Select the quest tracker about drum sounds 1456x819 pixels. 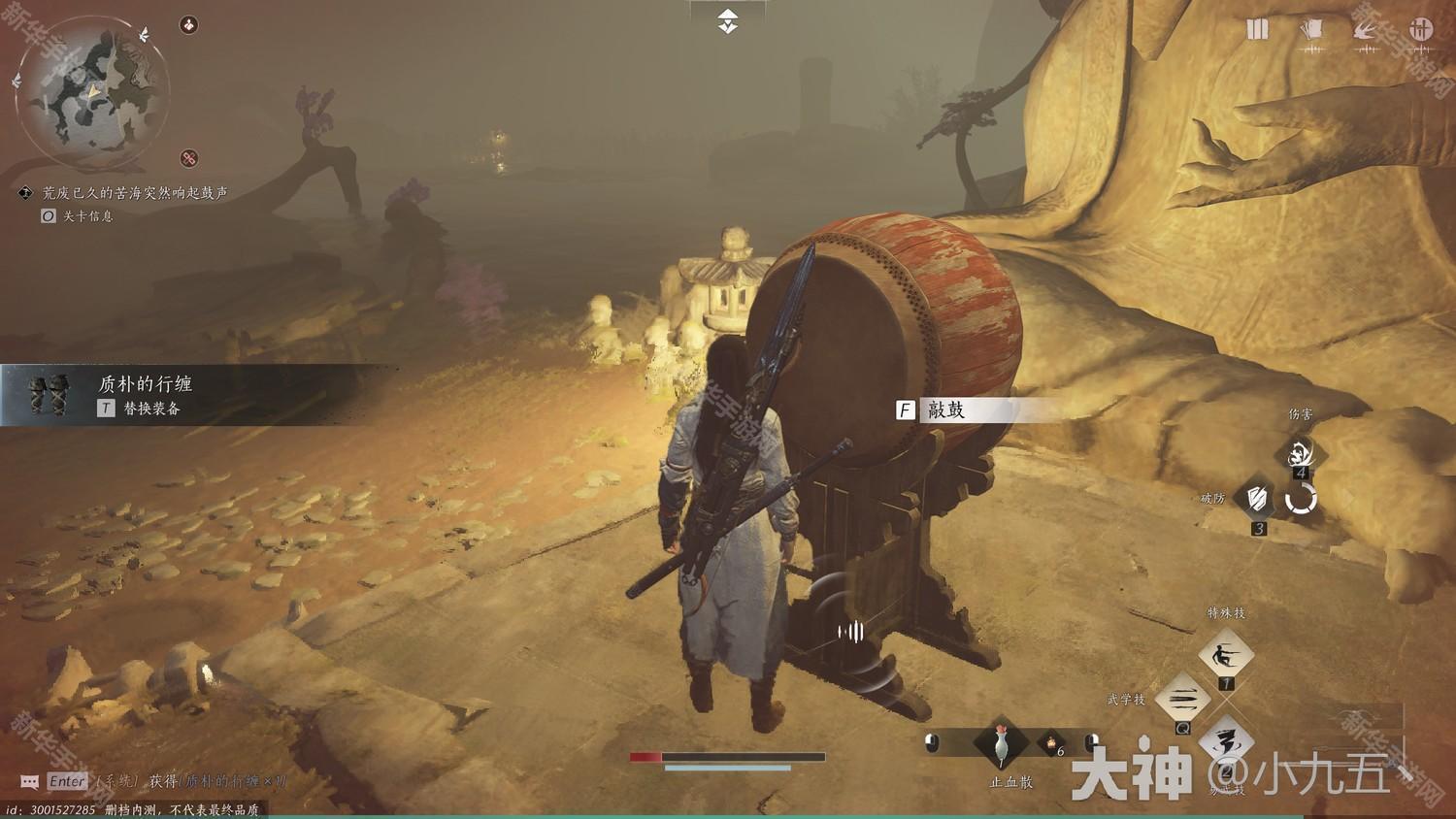tap(134, 193)
